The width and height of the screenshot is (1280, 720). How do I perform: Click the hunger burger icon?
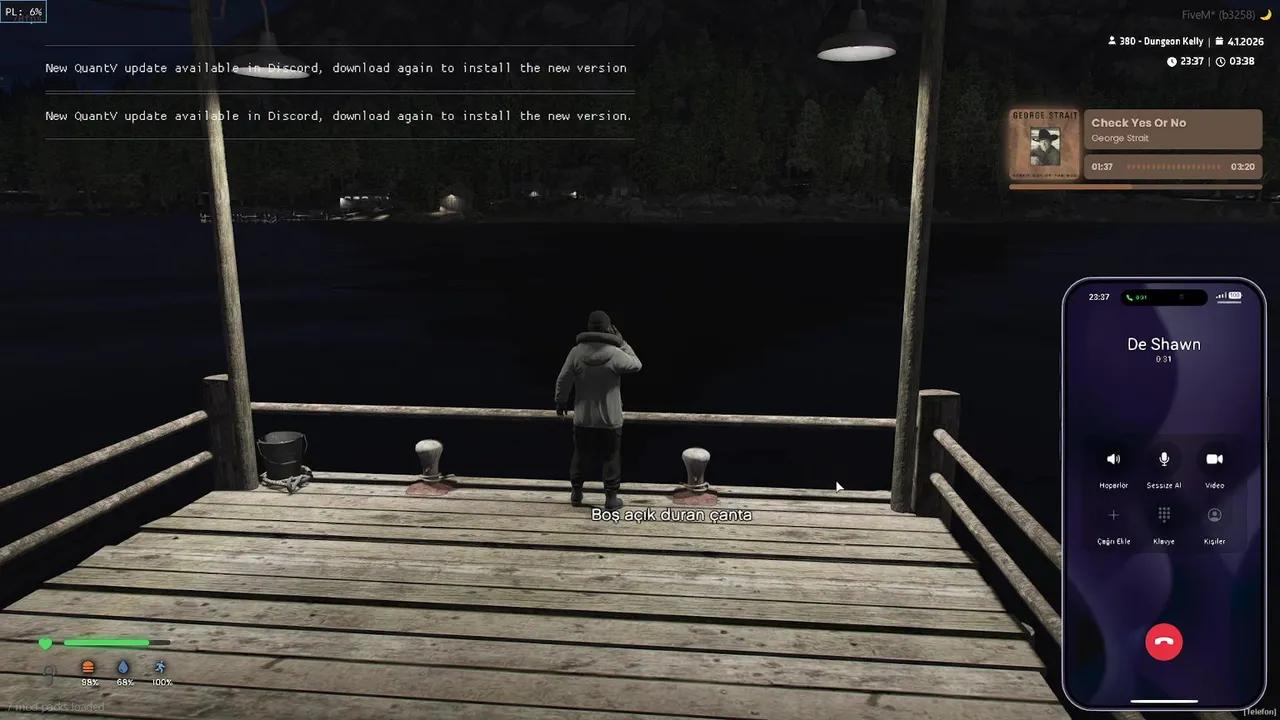tap(88, 666)
